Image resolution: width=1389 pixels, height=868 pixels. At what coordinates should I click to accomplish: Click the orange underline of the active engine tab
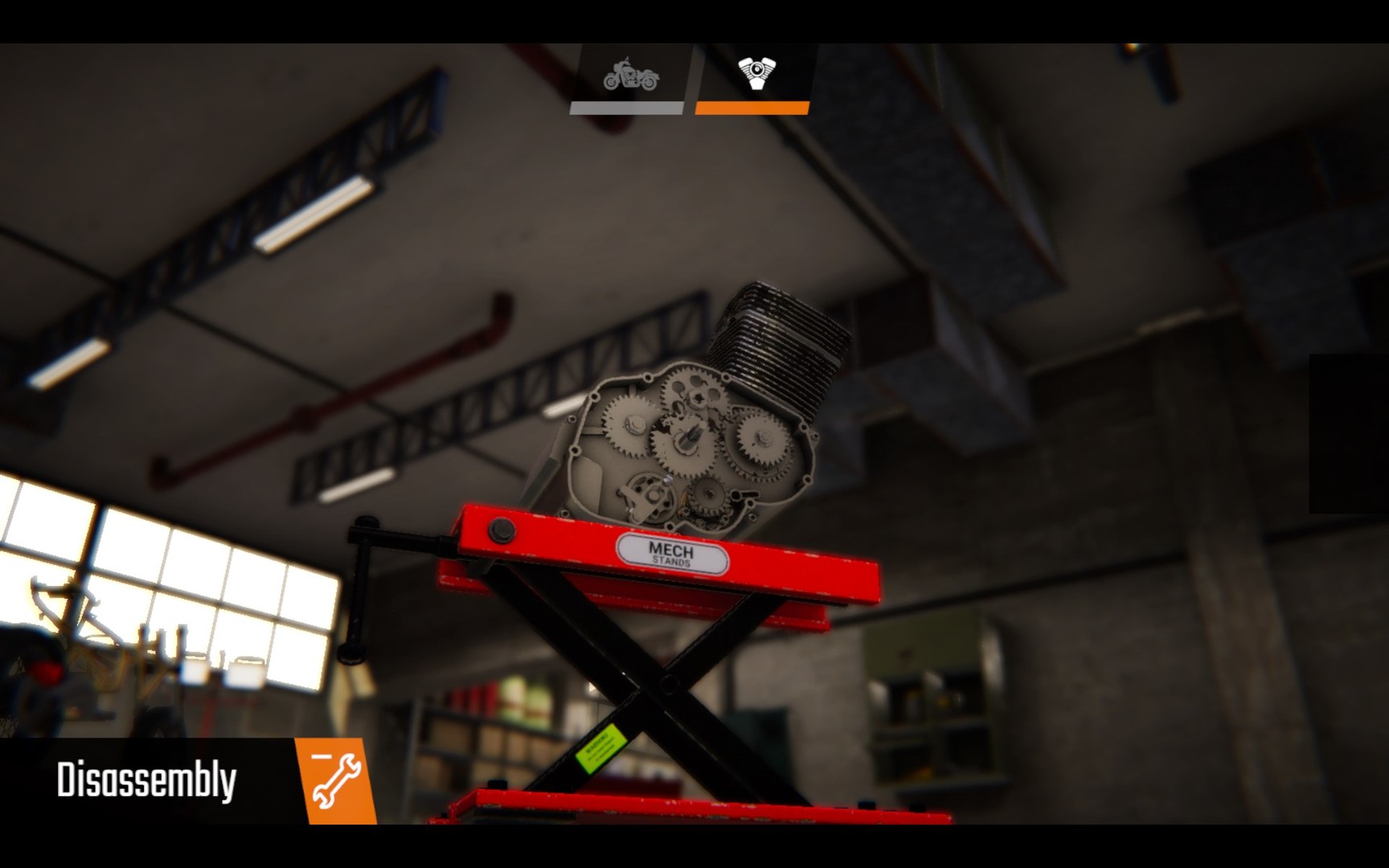pyautogui.click(x=752, y=106)
